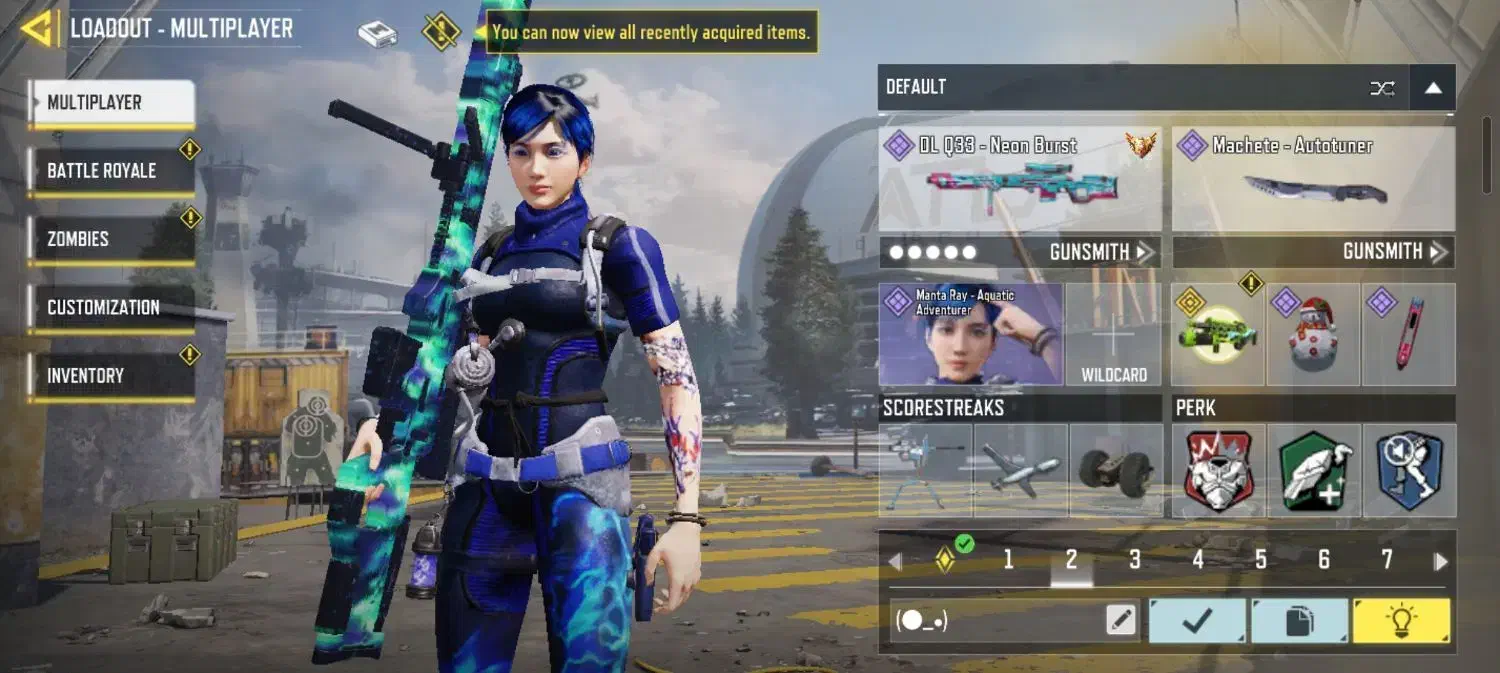Select the Customization tab

coord(111,308)
